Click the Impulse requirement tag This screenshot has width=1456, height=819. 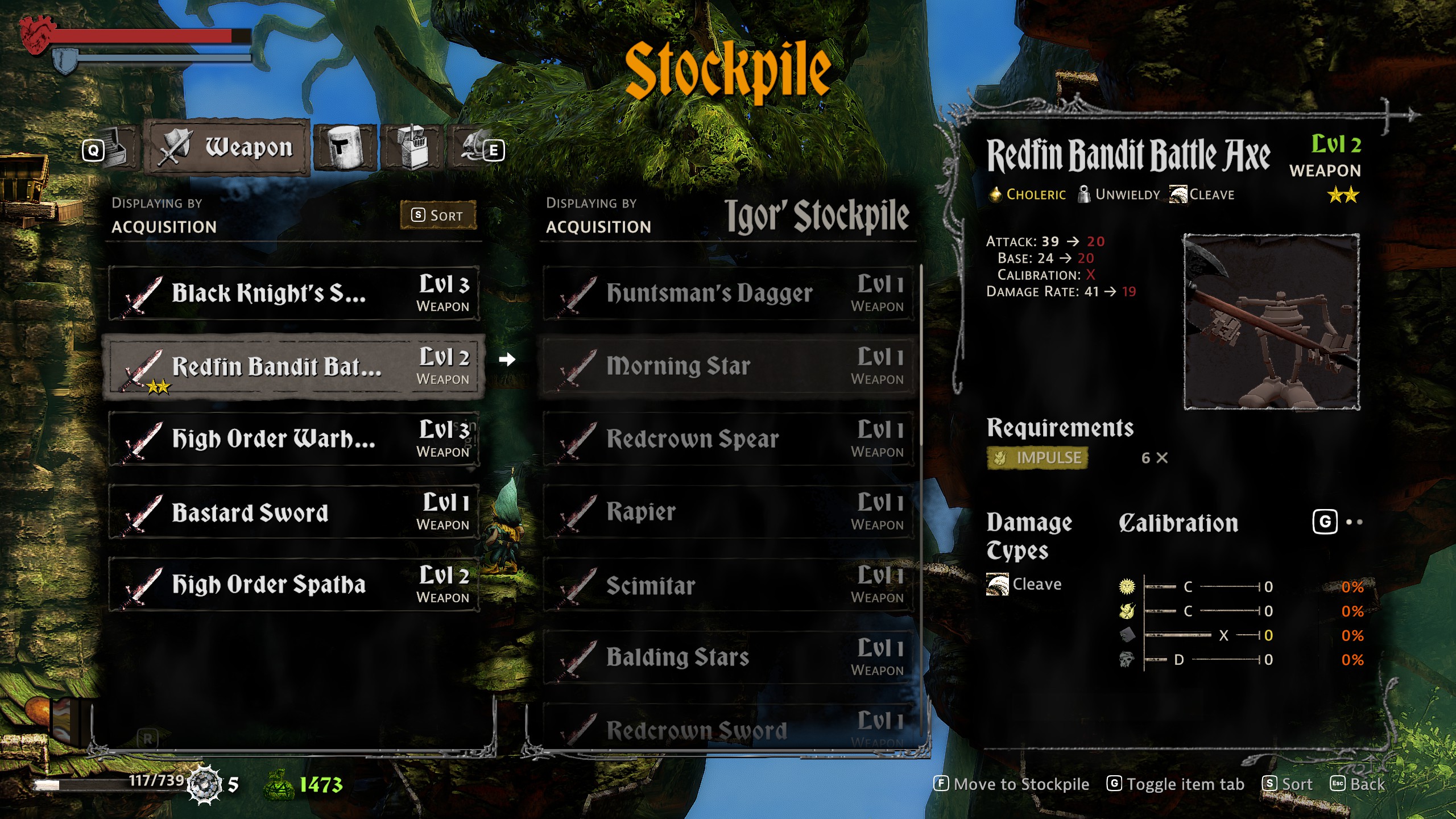1037,458
